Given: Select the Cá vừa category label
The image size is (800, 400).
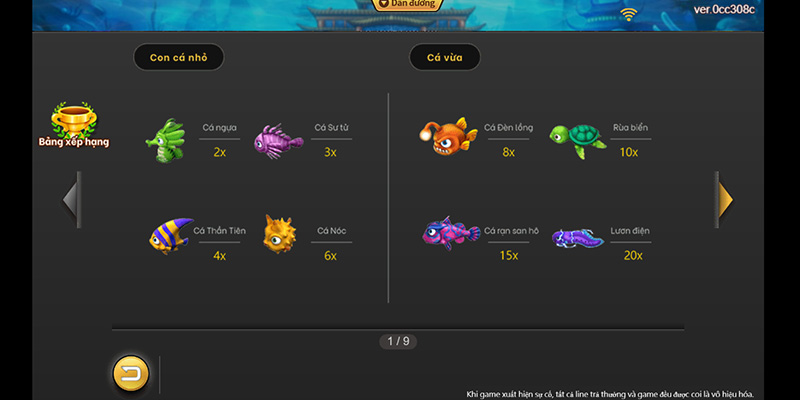Looking at the screenshot, I should coord(445,57).
